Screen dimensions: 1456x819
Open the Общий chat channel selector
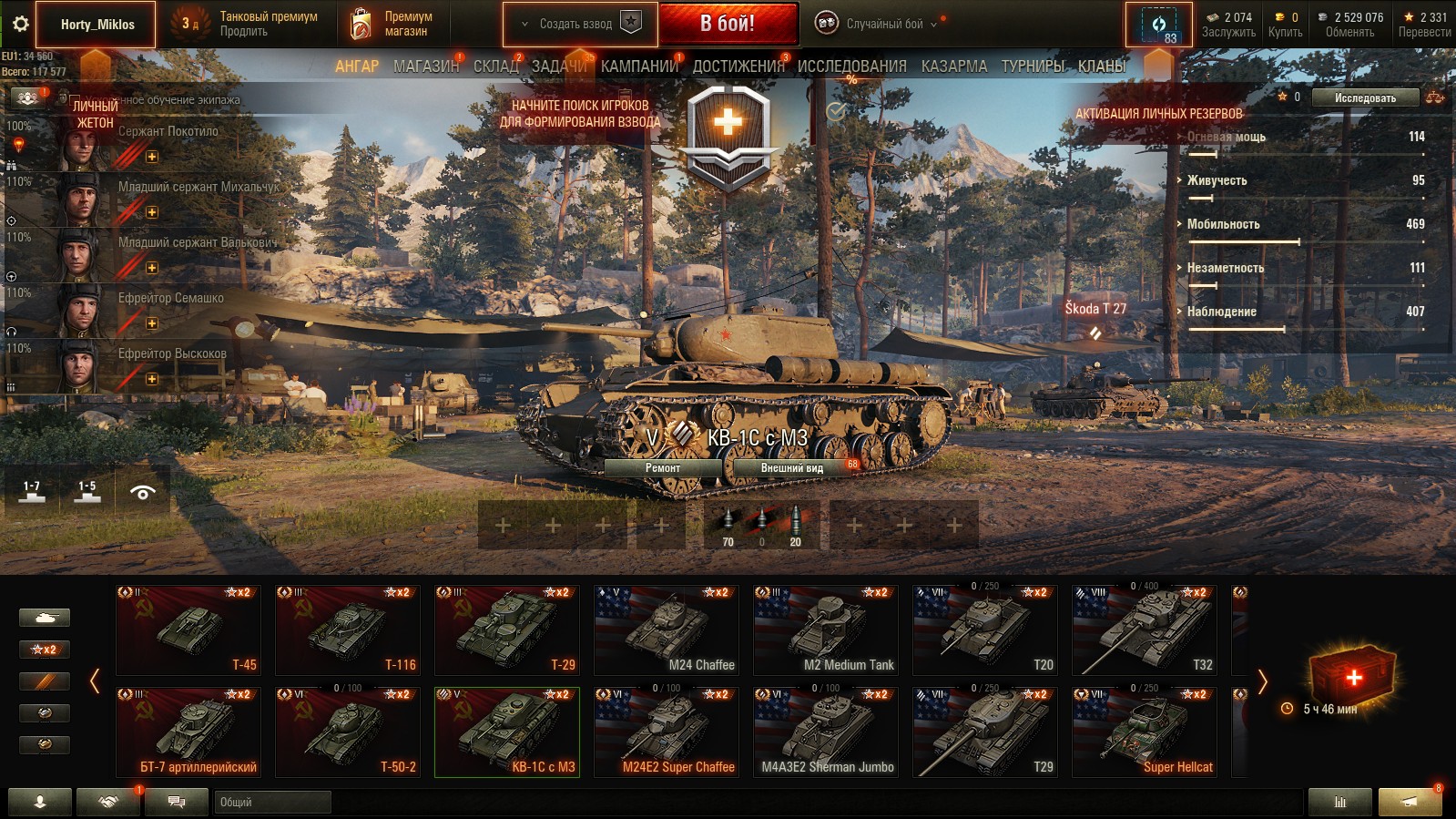tap(271, 803)
